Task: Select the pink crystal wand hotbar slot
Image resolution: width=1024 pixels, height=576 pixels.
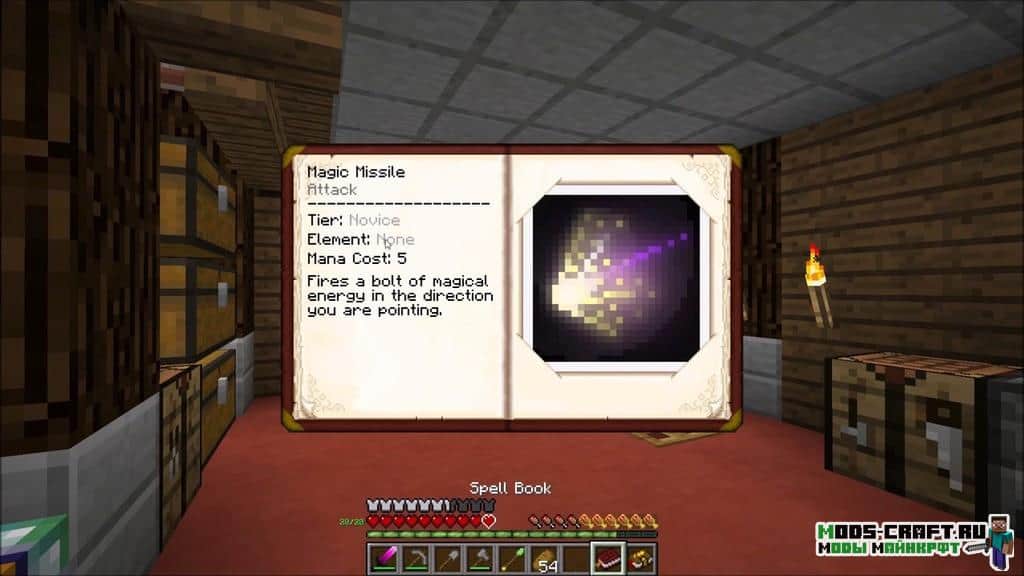Action: point(385,558)
